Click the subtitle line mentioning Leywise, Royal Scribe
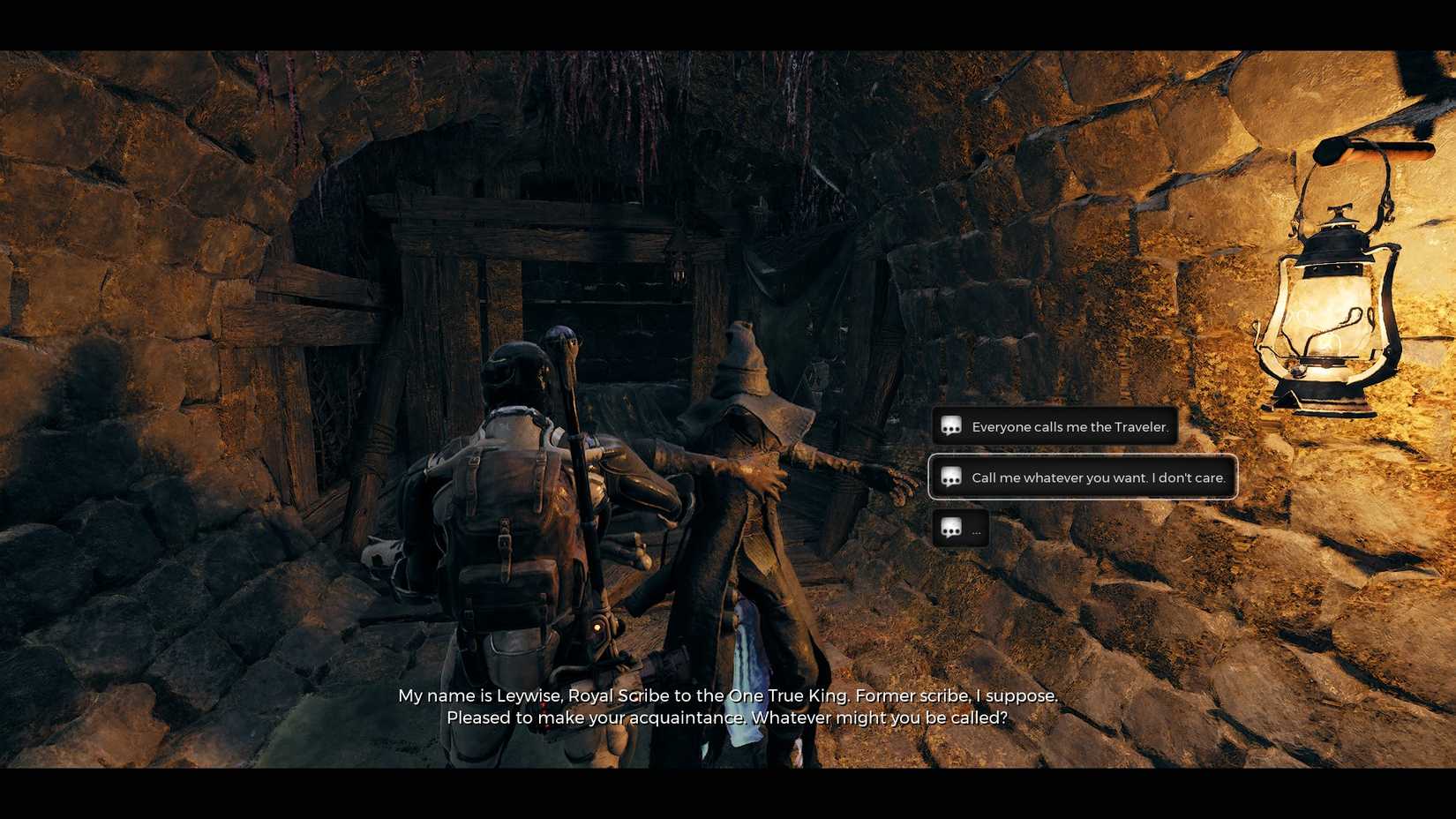 coord(728,695)
